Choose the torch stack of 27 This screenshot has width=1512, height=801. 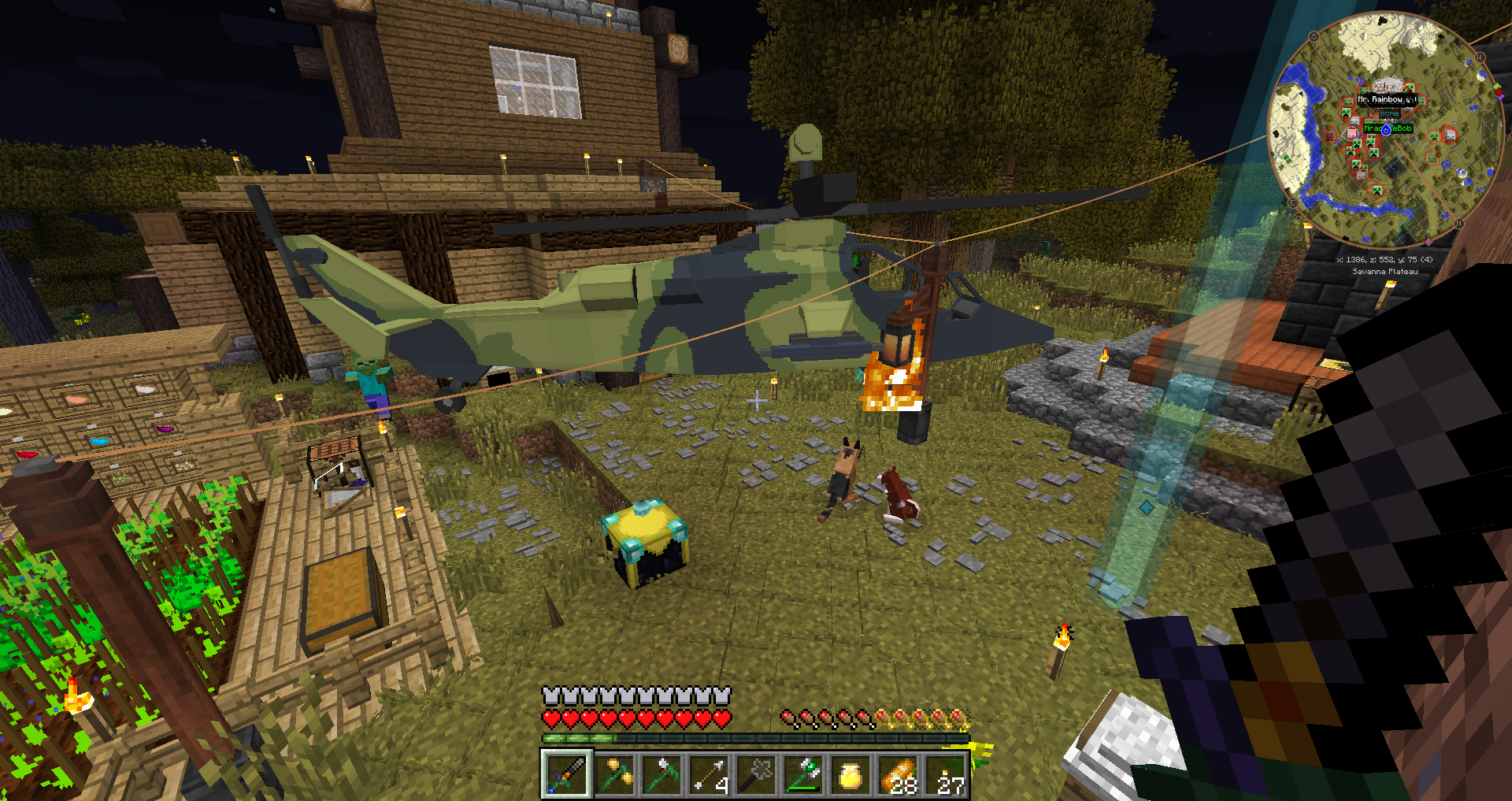coord(947,774)
